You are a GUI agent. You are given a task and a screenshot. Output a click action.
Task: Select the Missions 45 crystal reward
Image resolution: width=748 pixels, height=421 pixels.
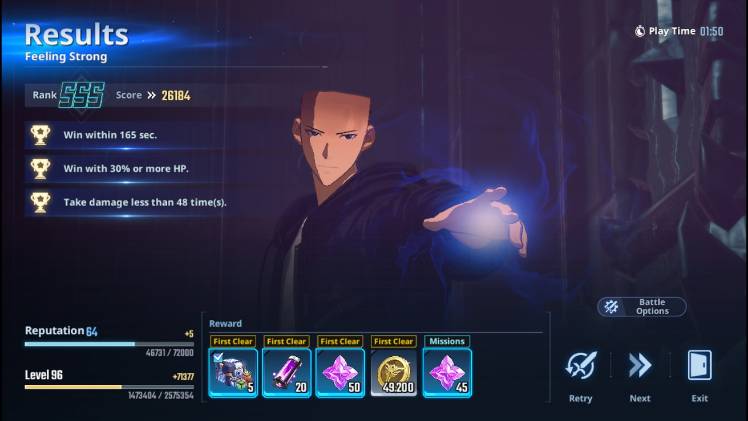click(447, 372)
